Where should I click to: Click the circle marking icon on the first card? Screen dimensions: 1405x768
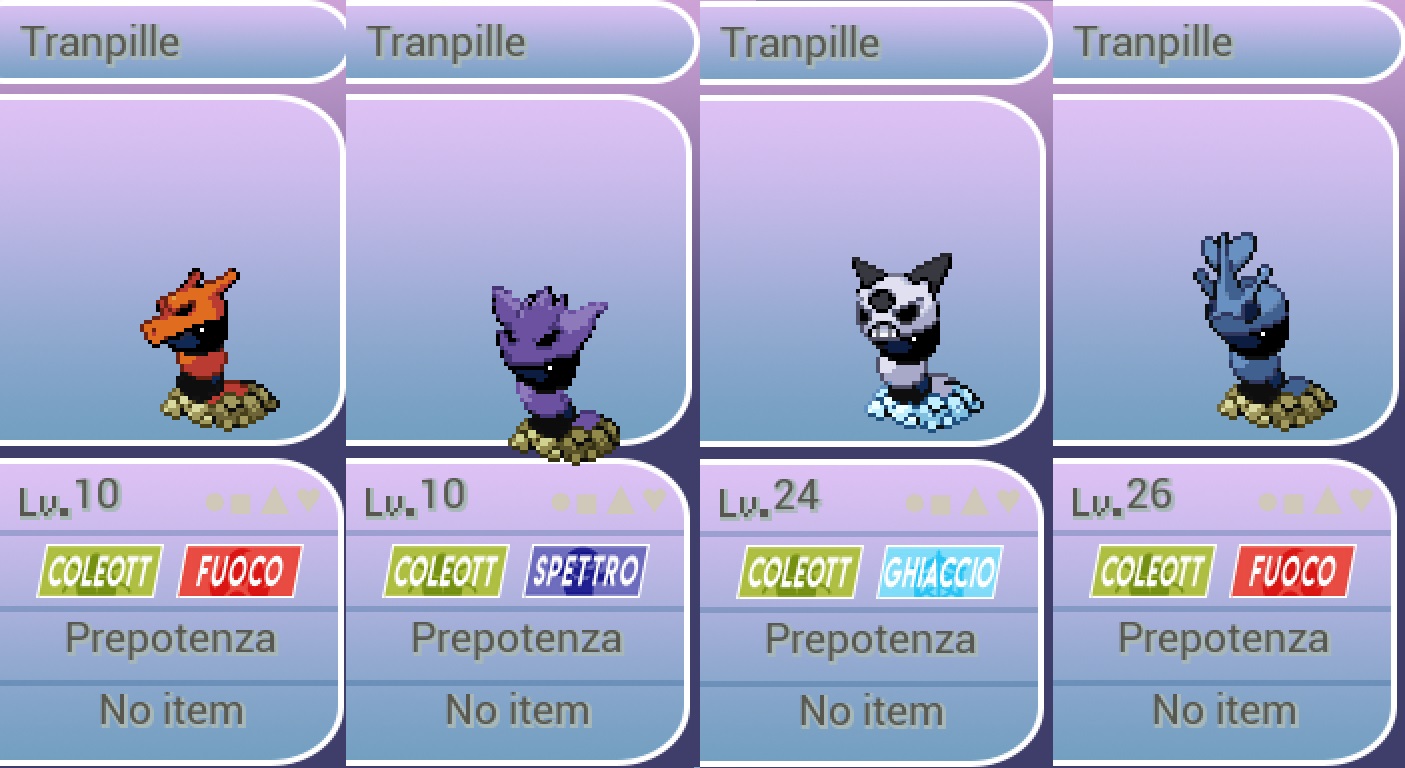pos(215,502)
